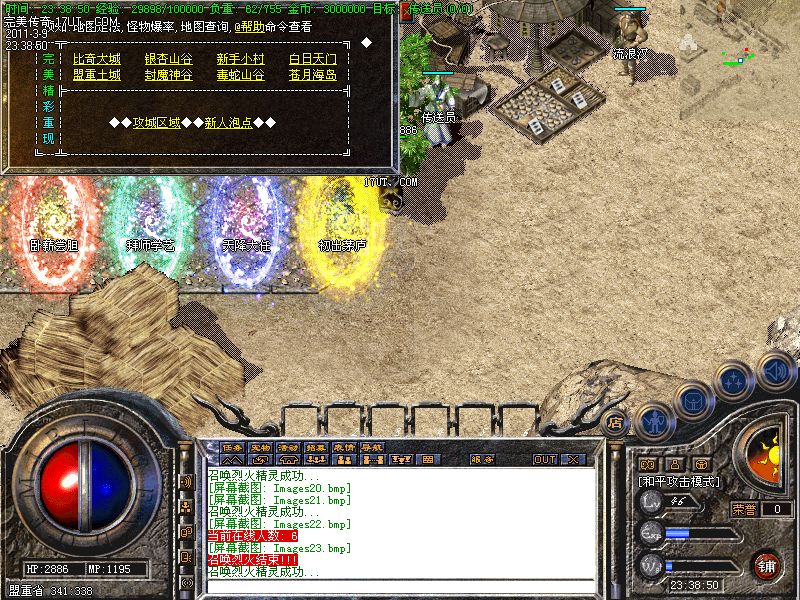Choose the 封魔神谷 teleport link
The height and width of the screenshot is (600, 800).
coord(168,75)
